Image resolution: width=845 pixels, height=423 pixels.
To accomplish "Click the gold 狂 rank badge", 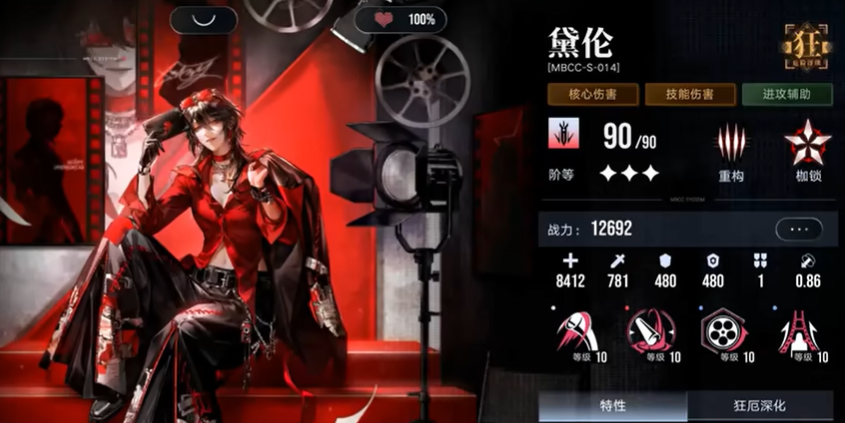I will click(x=804, y=45).
